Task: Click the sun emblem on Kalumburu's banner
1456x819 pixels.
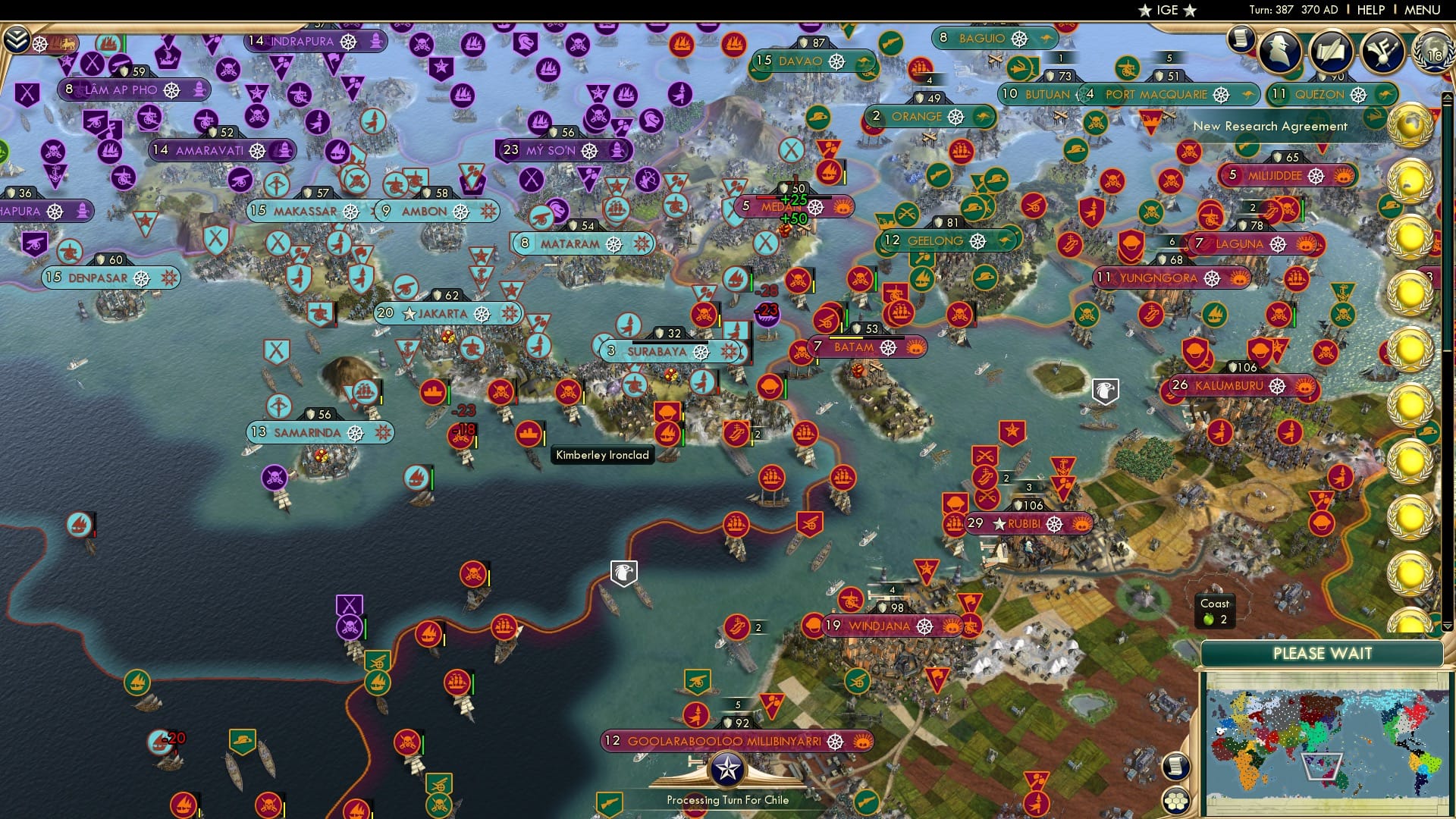Action: (1306, 385)
